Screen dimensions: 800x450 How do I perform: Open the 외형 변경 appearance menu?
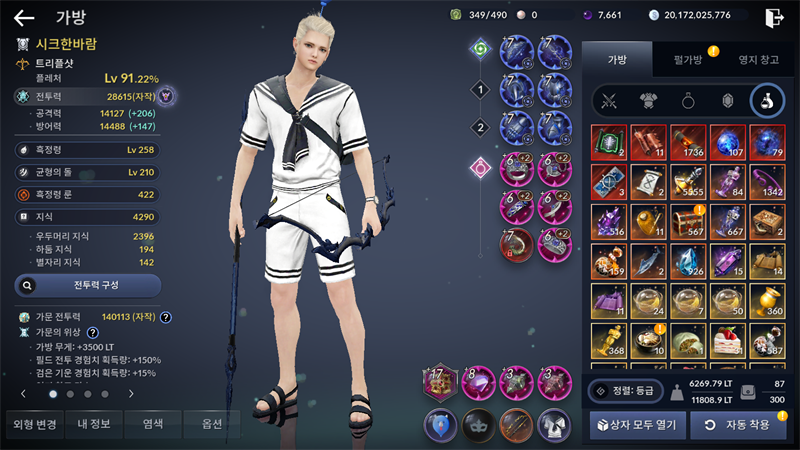[35, 424]
